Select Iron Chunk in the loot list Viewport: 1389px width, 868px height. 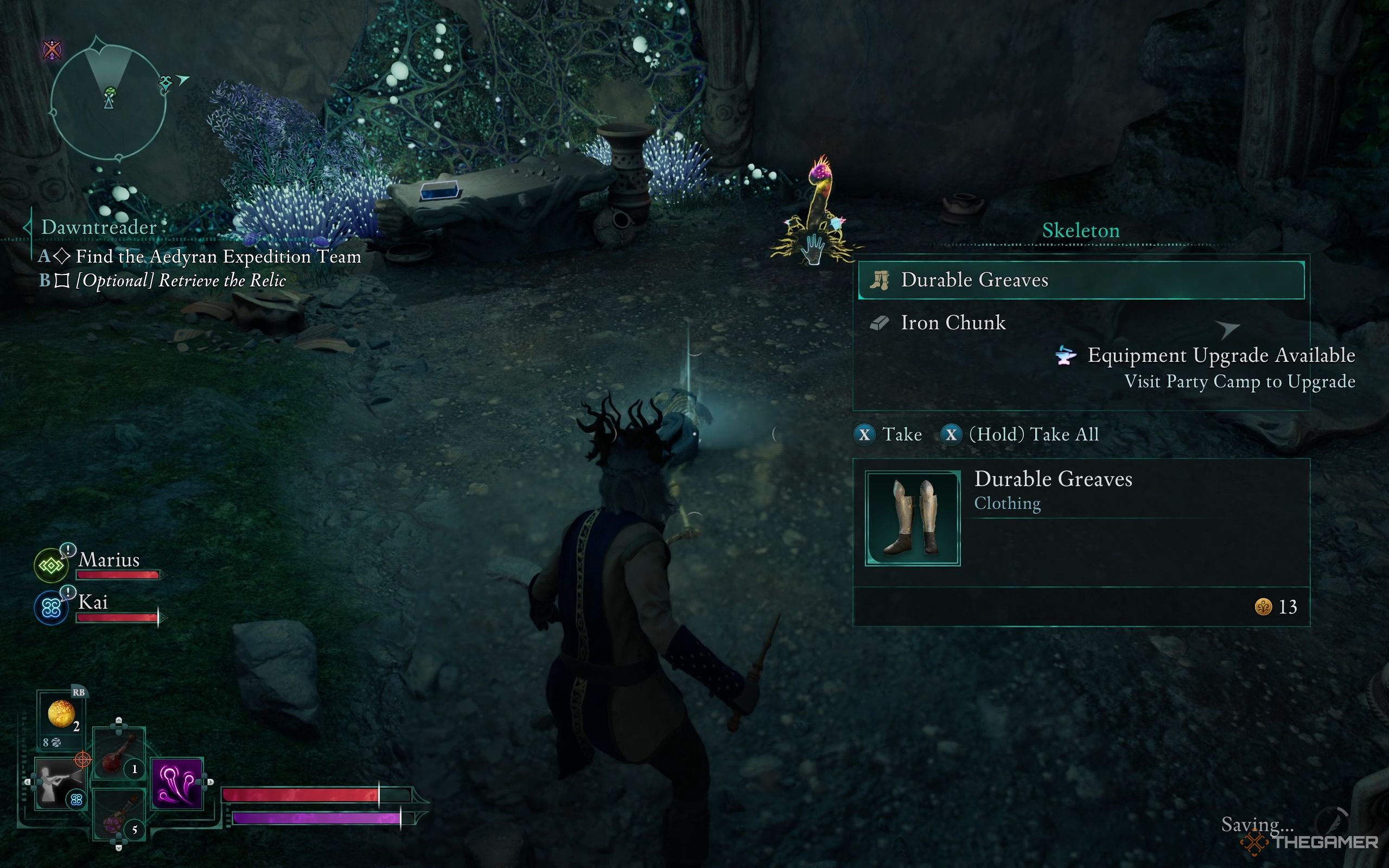(x=953, y=323)
